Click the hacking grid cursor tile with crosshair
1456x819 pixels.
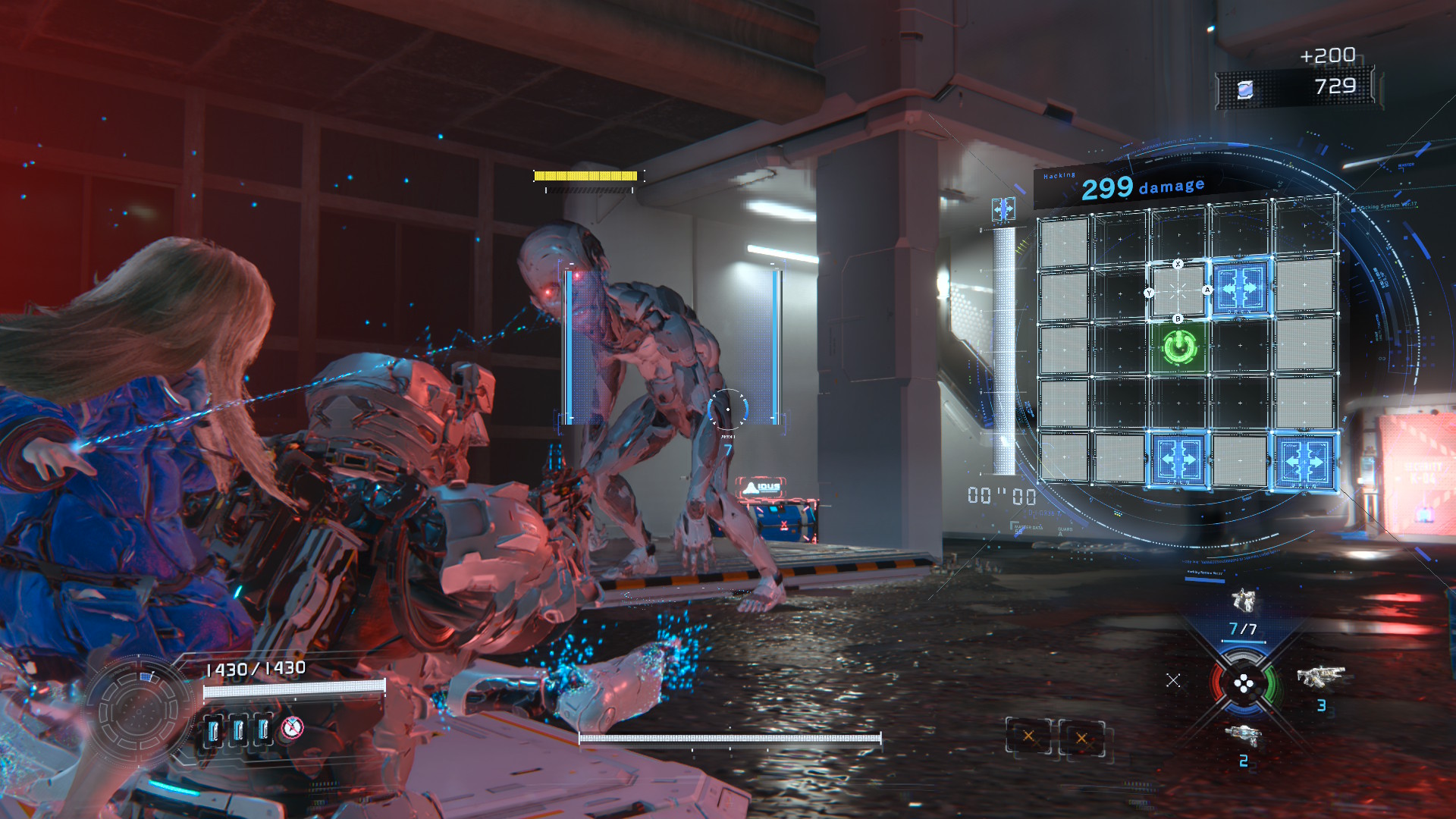[x=1178, y=291]
